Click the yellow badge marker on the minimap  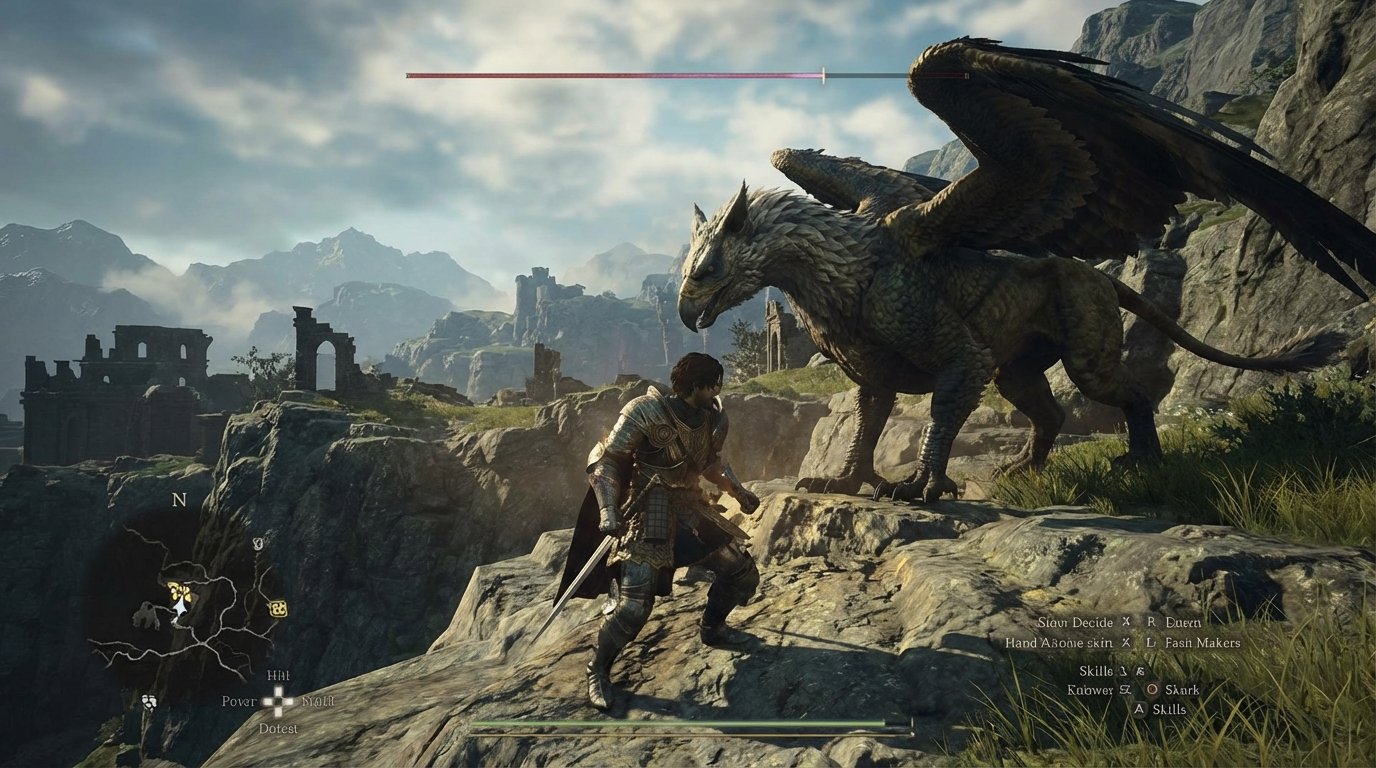[x=277, y=610]
